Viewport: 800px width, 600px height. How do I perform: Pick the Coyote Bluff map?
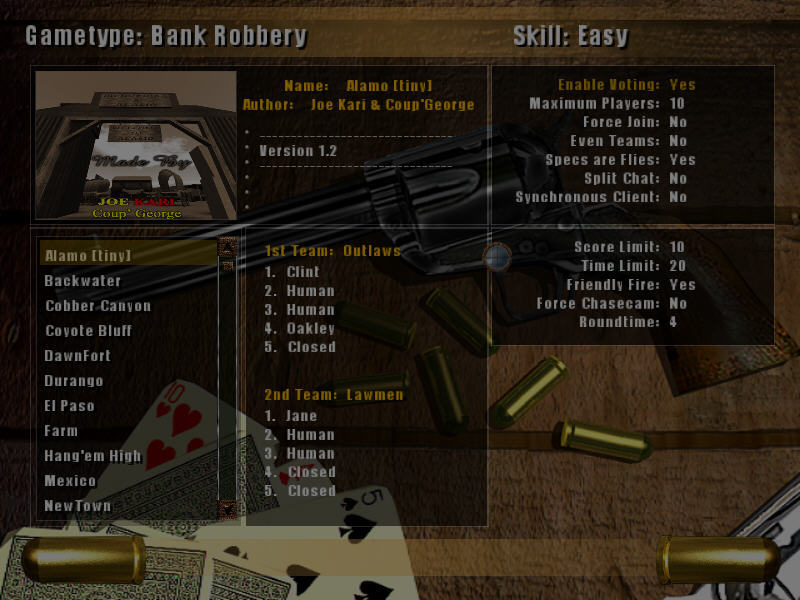[88, 331]
